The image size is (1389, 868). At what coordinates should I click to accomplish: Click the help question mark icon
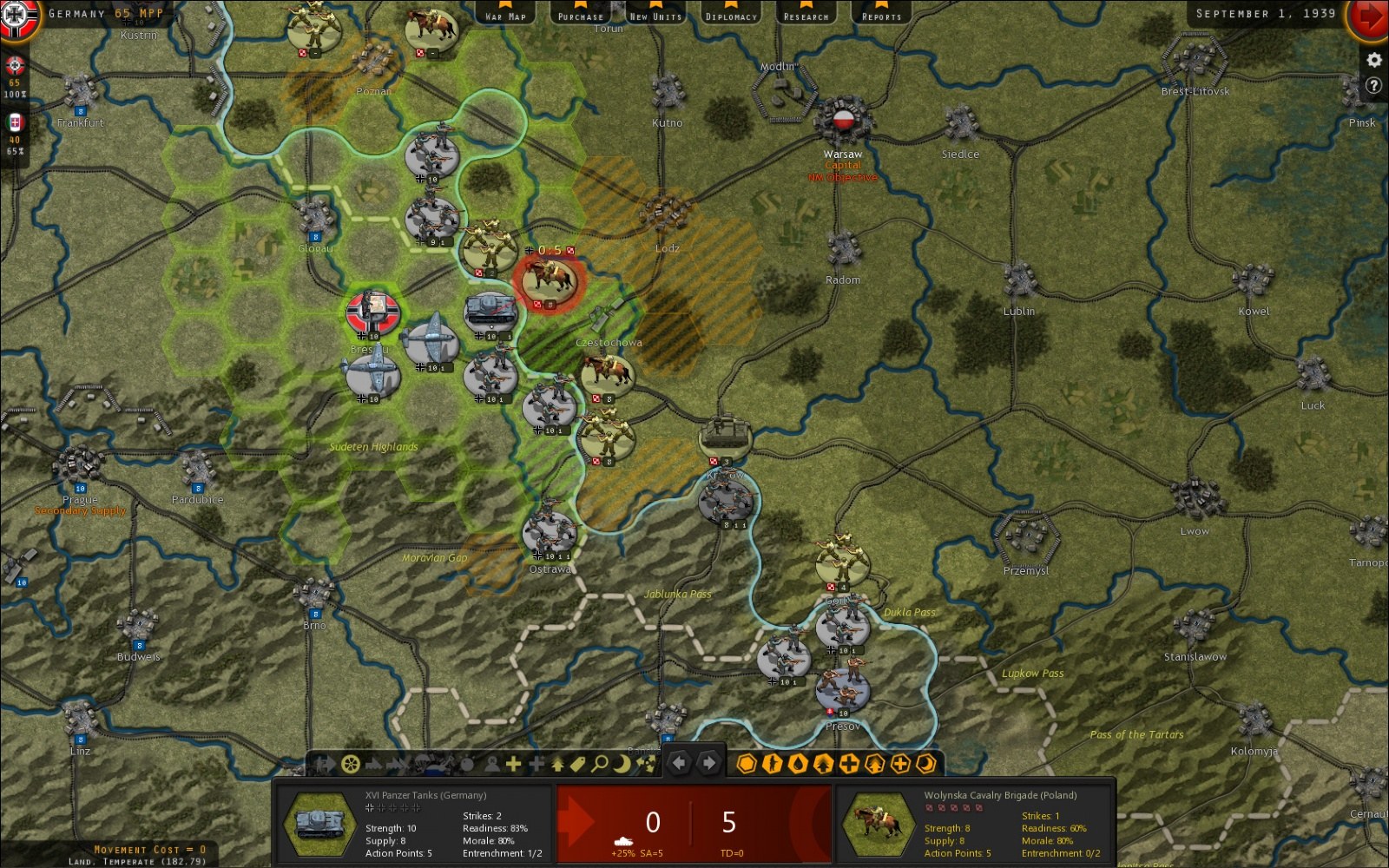point(1373,84)
